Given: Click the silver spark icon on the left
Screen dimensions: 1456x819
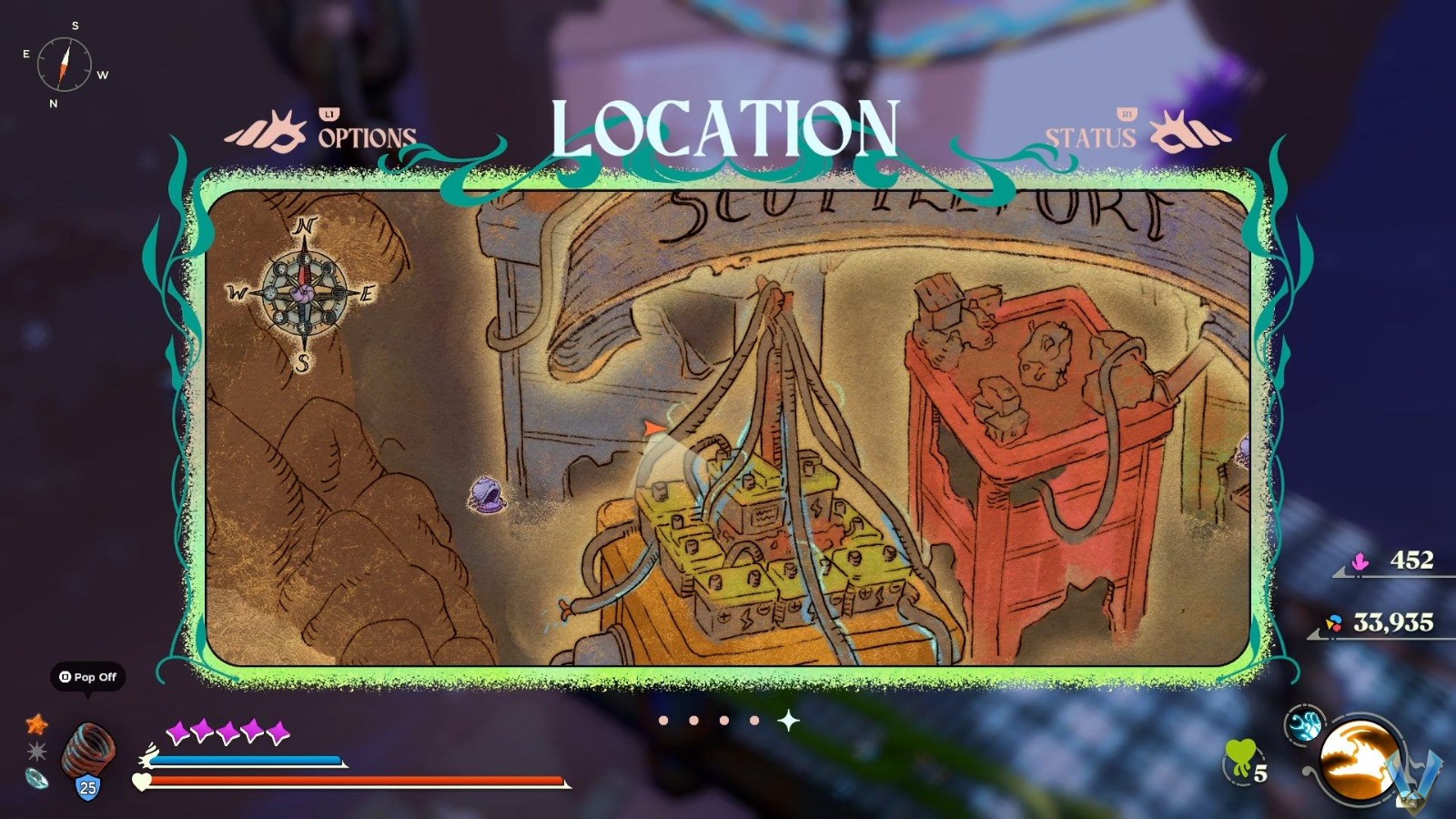Looking at the screenshot, I should [x=36, y=753].
